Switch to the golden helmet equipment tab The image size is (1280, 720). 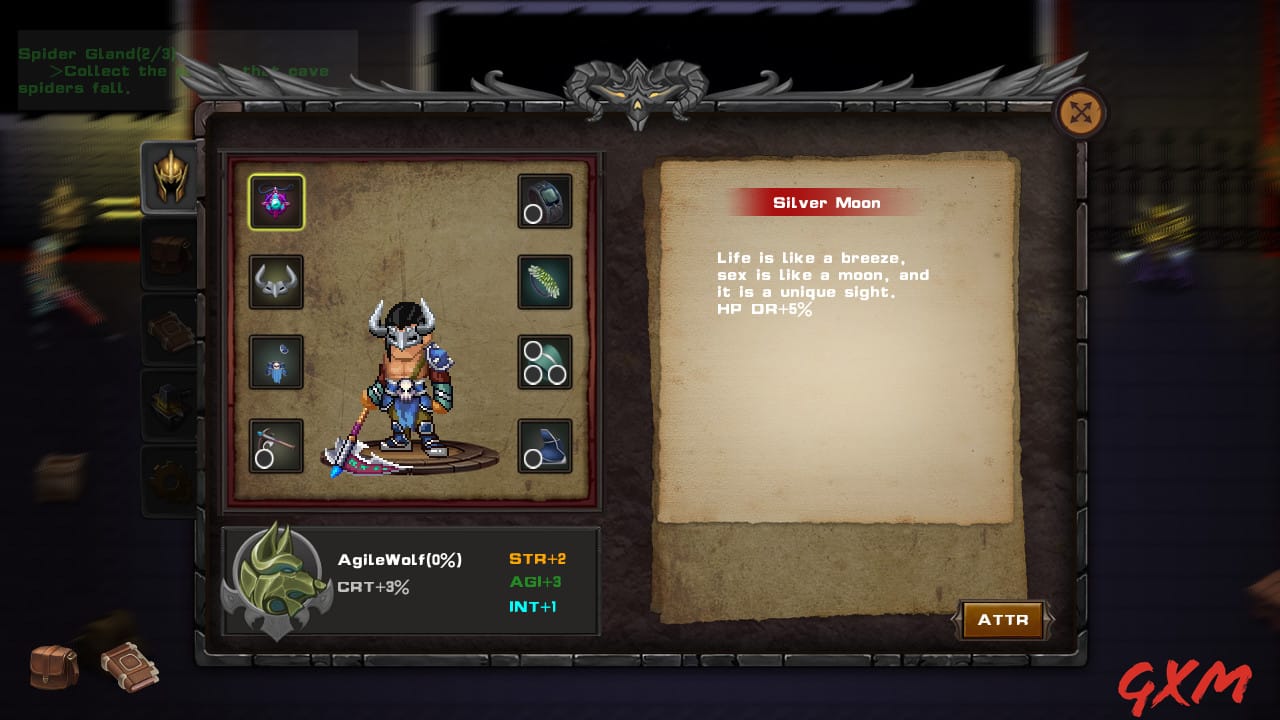coord(170,177)
